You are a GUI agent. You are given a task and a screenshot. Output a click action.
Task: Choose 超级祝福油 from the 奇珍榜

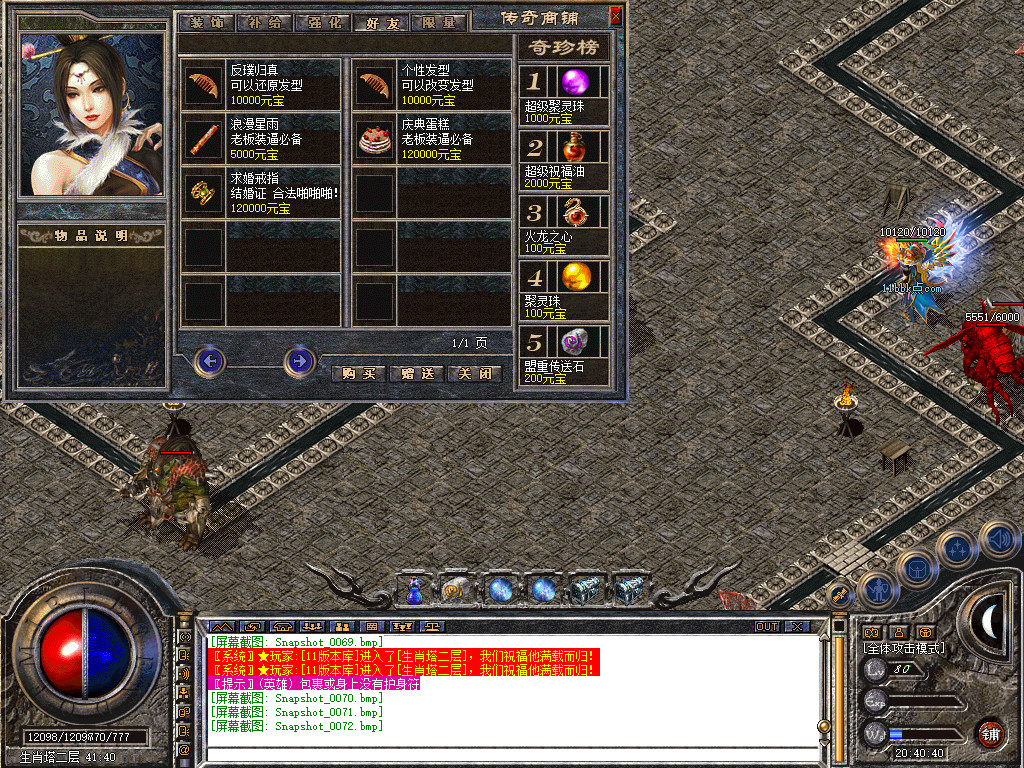tap(573, 149)
